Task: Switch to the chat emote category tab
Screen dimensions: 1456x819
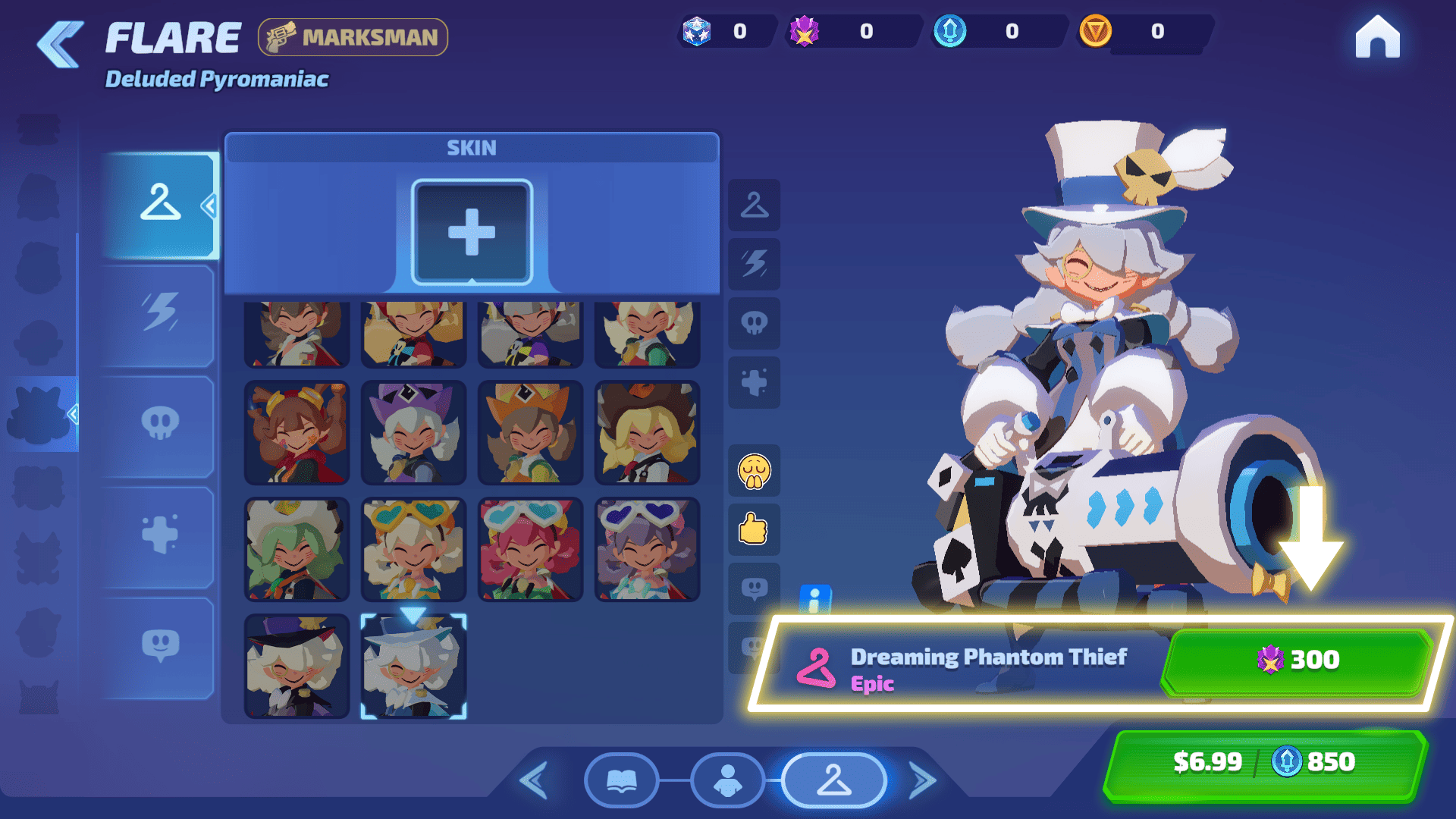Action: [x=159, y=646]
